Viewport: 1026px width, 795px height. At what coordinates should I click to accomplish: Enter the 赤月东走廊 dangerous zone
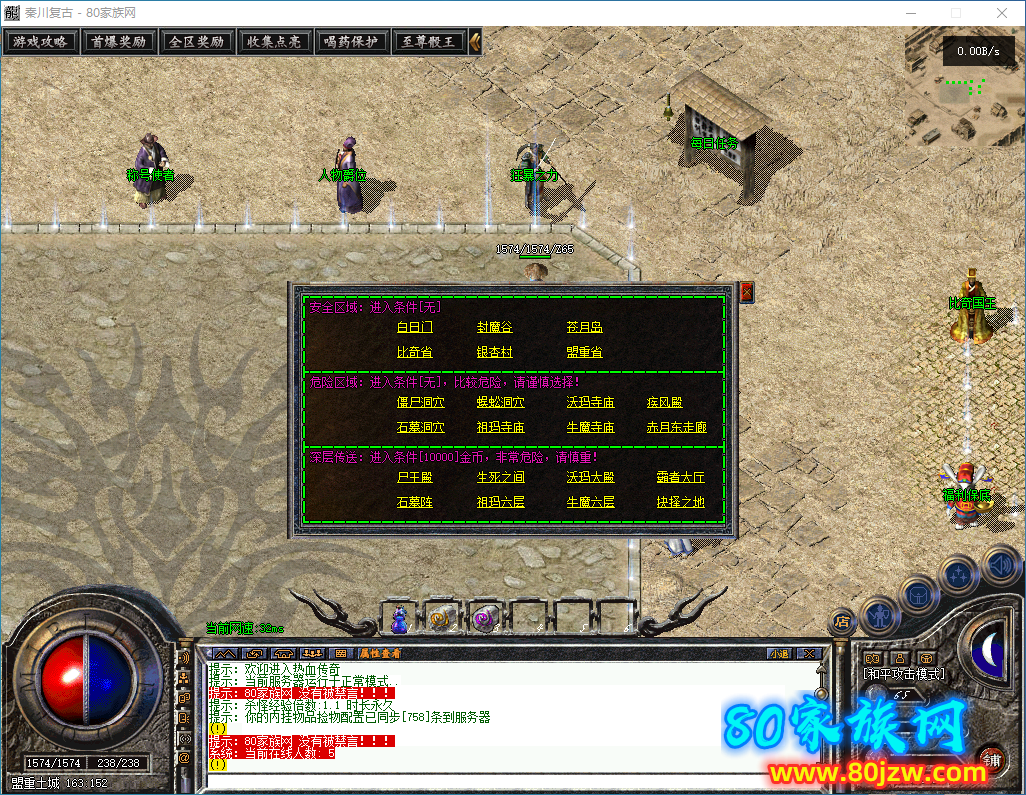point(677,427)
